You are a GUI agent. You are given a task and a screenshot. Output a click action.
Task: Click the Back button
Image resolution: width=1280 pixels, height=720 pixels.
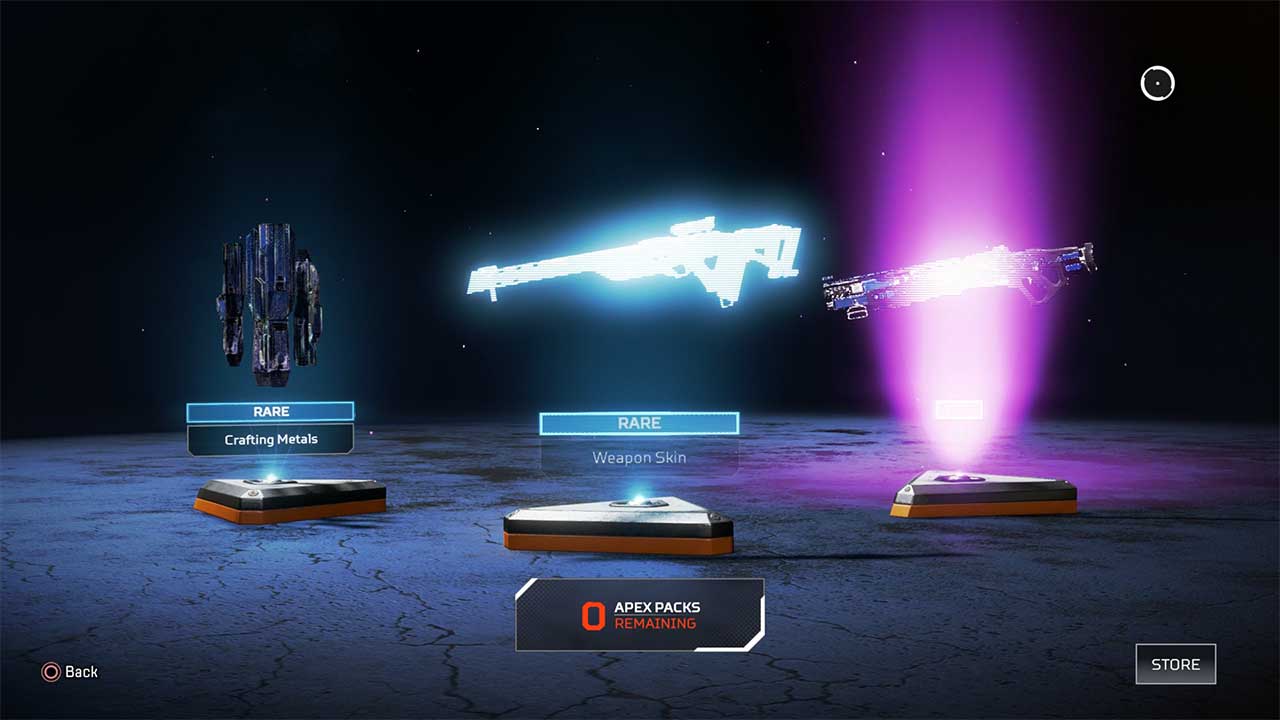coord(65,672)
